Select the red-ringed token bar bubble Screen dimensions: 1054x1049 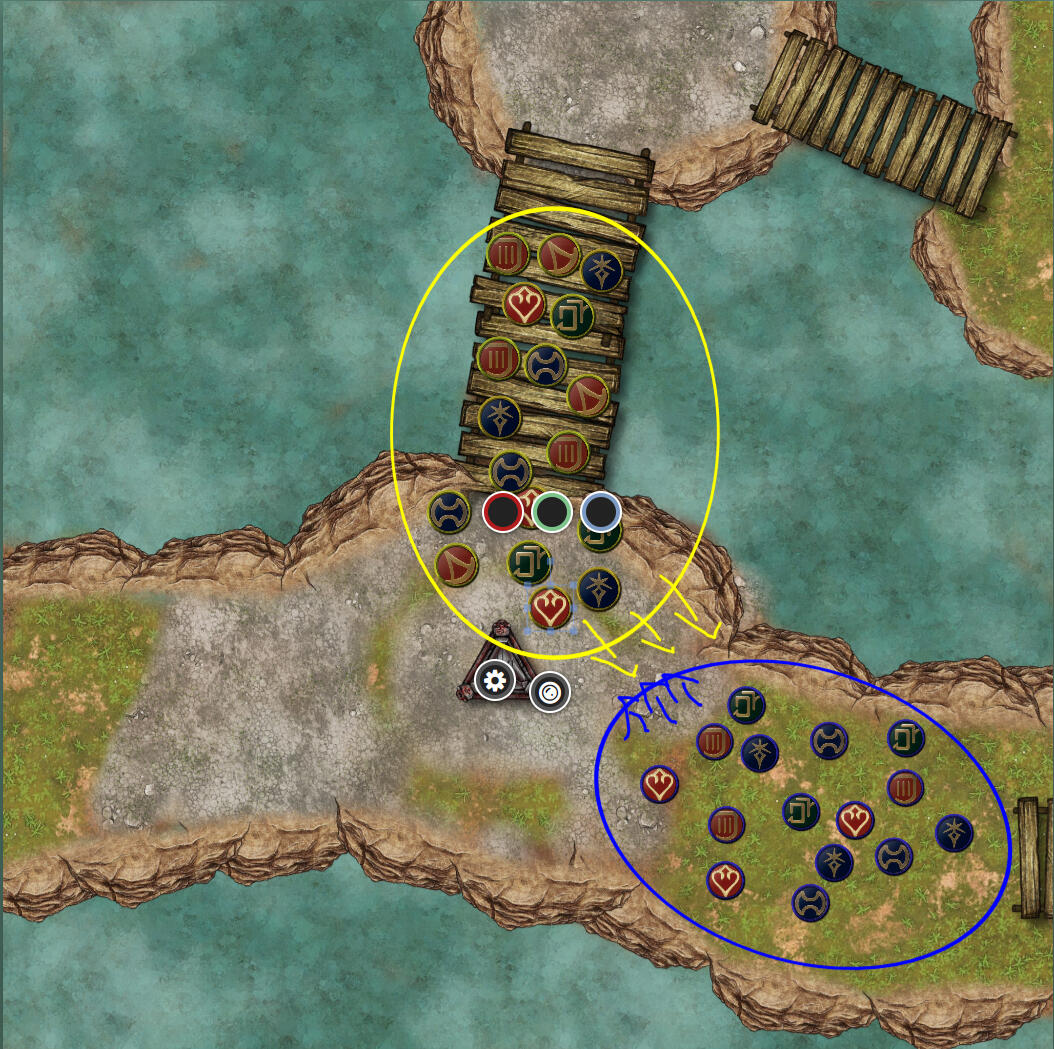click(502, 512)
